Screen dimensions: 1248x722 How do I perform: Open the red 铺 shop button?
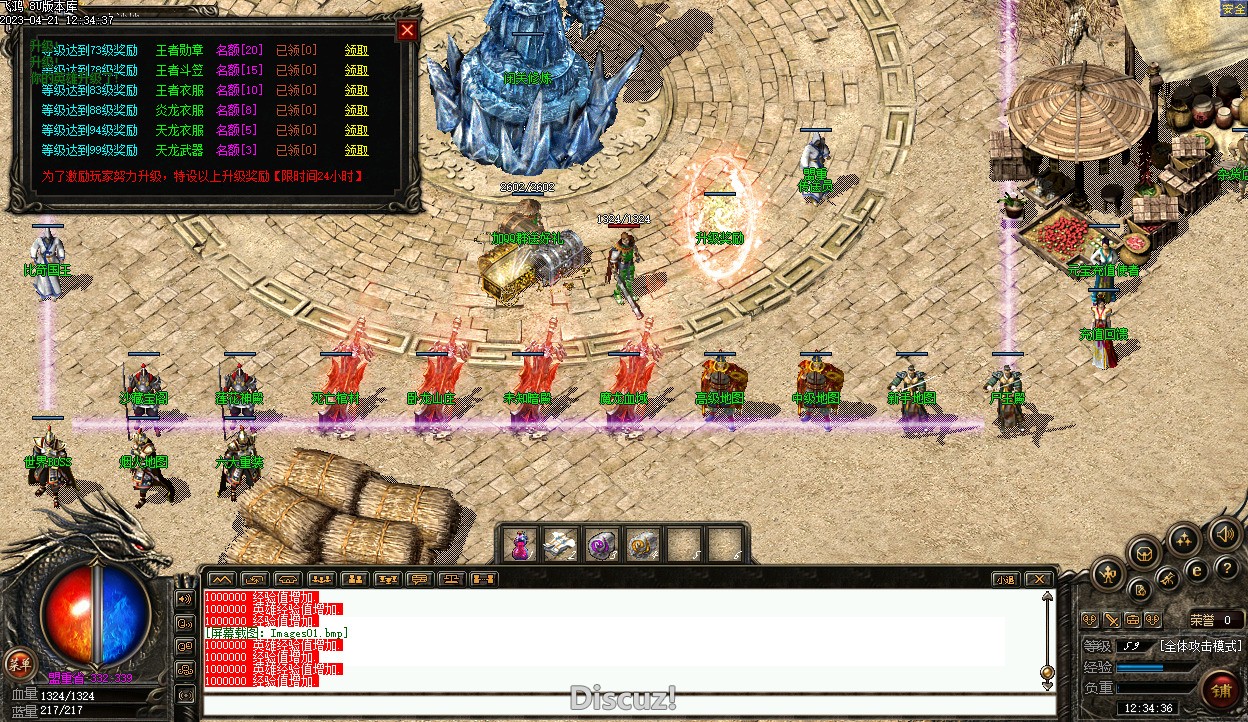[x=1221, y=688]
